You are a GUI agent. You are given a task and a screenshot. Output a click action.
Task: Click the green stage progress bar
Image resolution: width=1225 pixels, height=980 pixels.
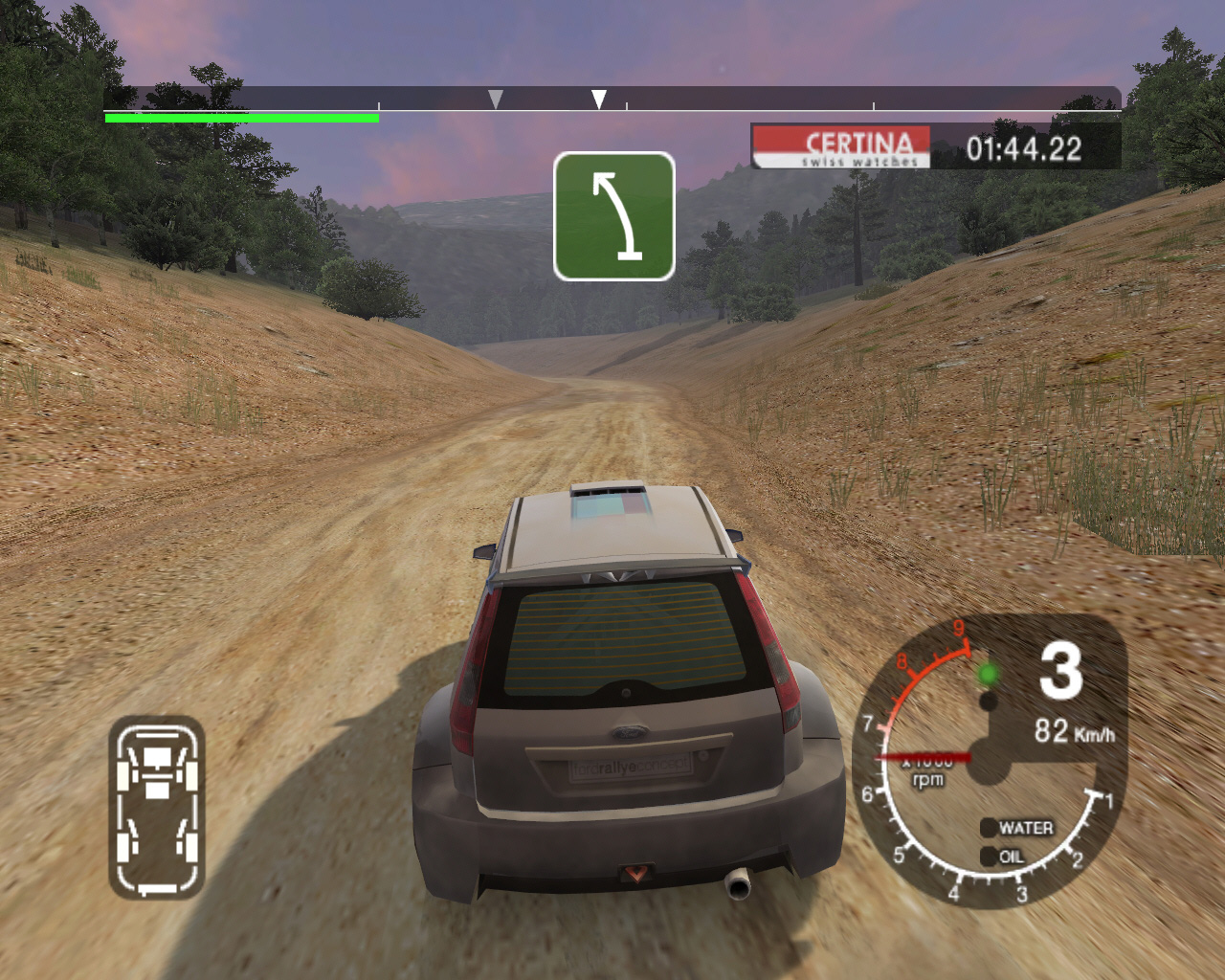pyautogui.click(x=241, y=118)
